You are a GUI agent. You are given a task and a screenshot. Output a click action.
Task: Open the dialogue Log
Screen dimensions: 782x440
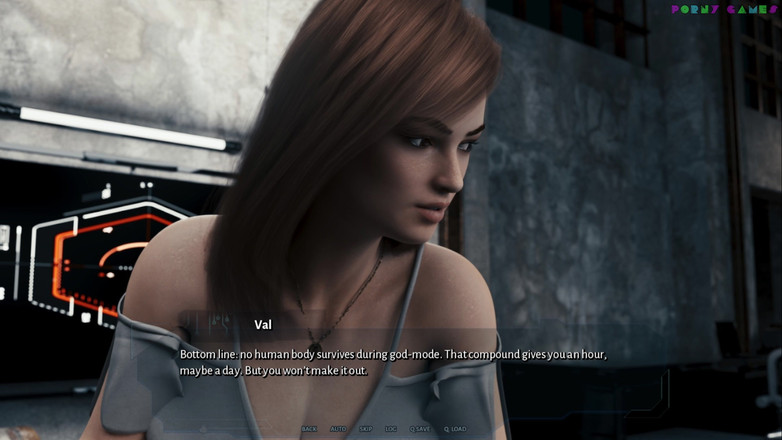point(391,429)
